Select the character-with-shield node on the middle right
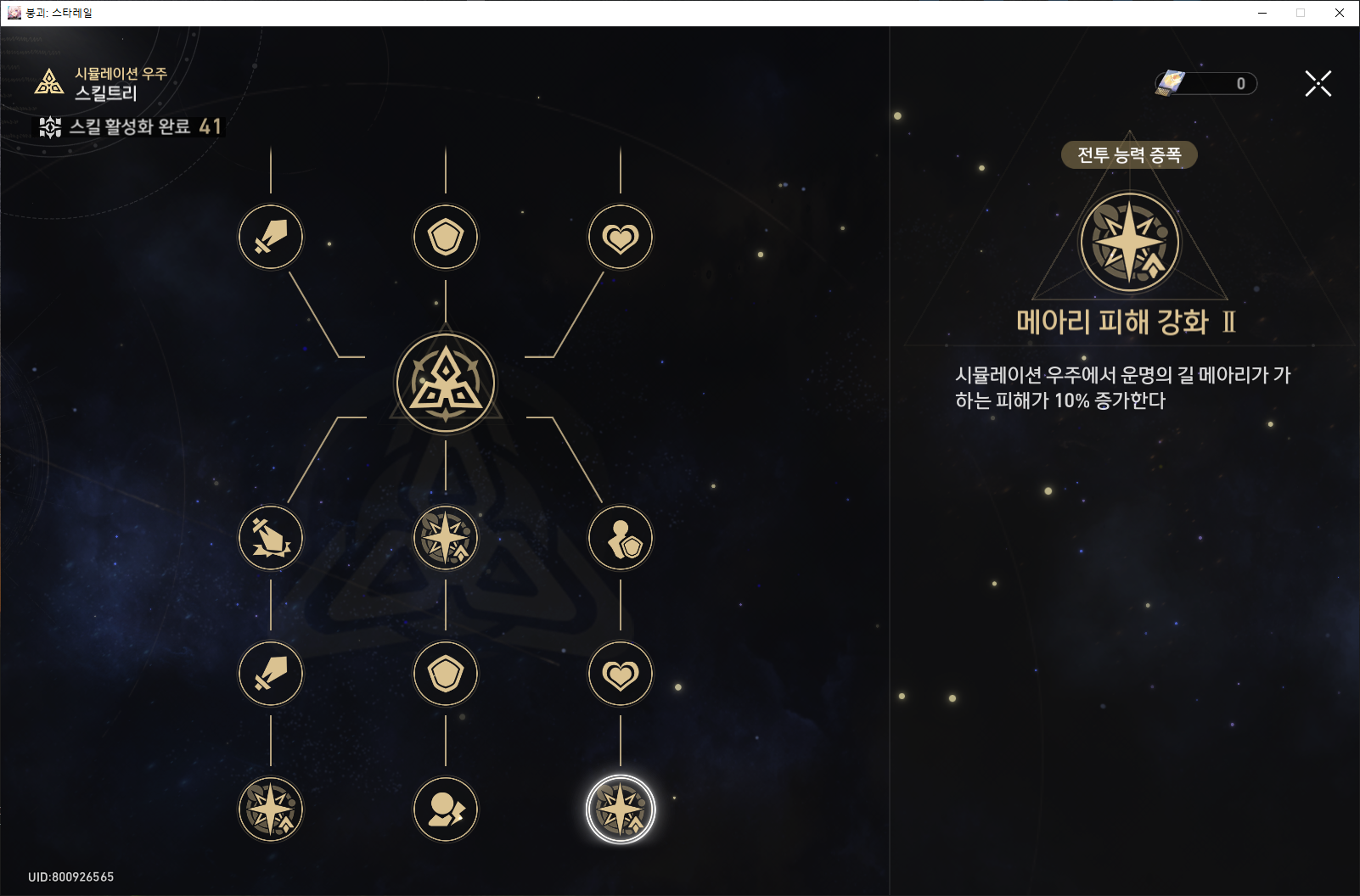1360x896 pixels. [620, 537]
